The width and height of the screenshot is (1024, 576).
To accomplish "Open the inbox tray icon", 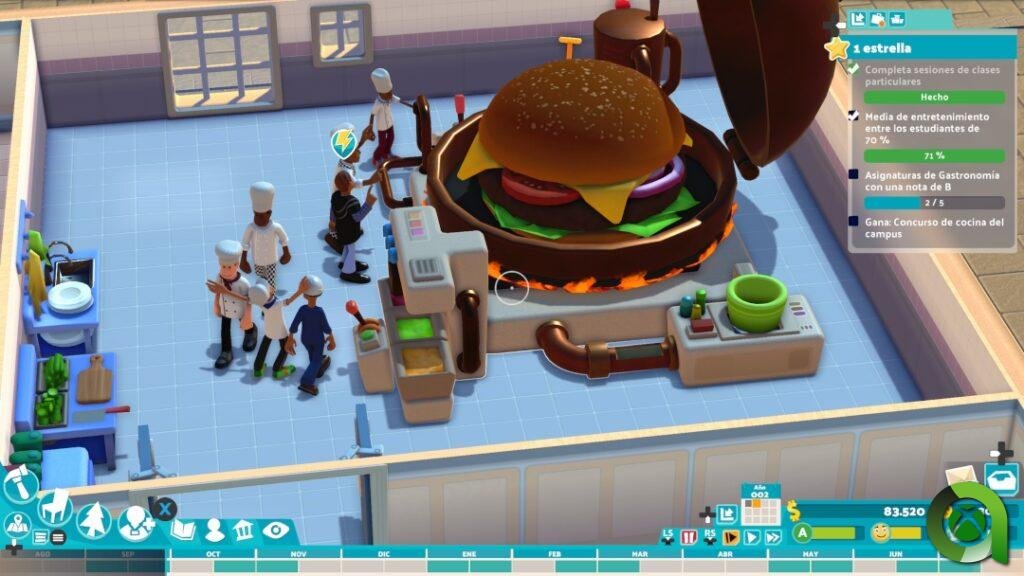I will (x=1000, y=477).
